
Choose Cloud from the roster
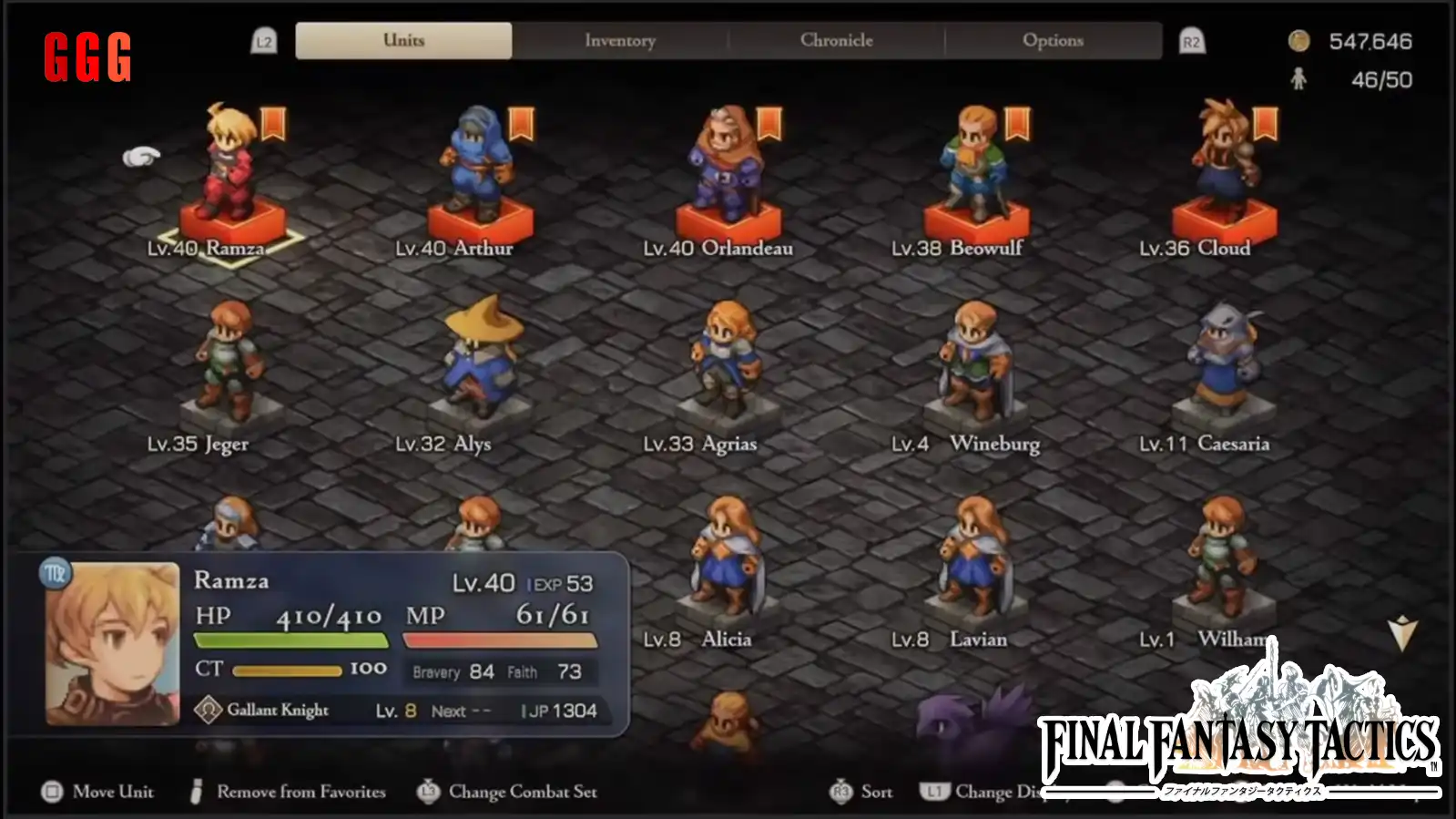1223,173
